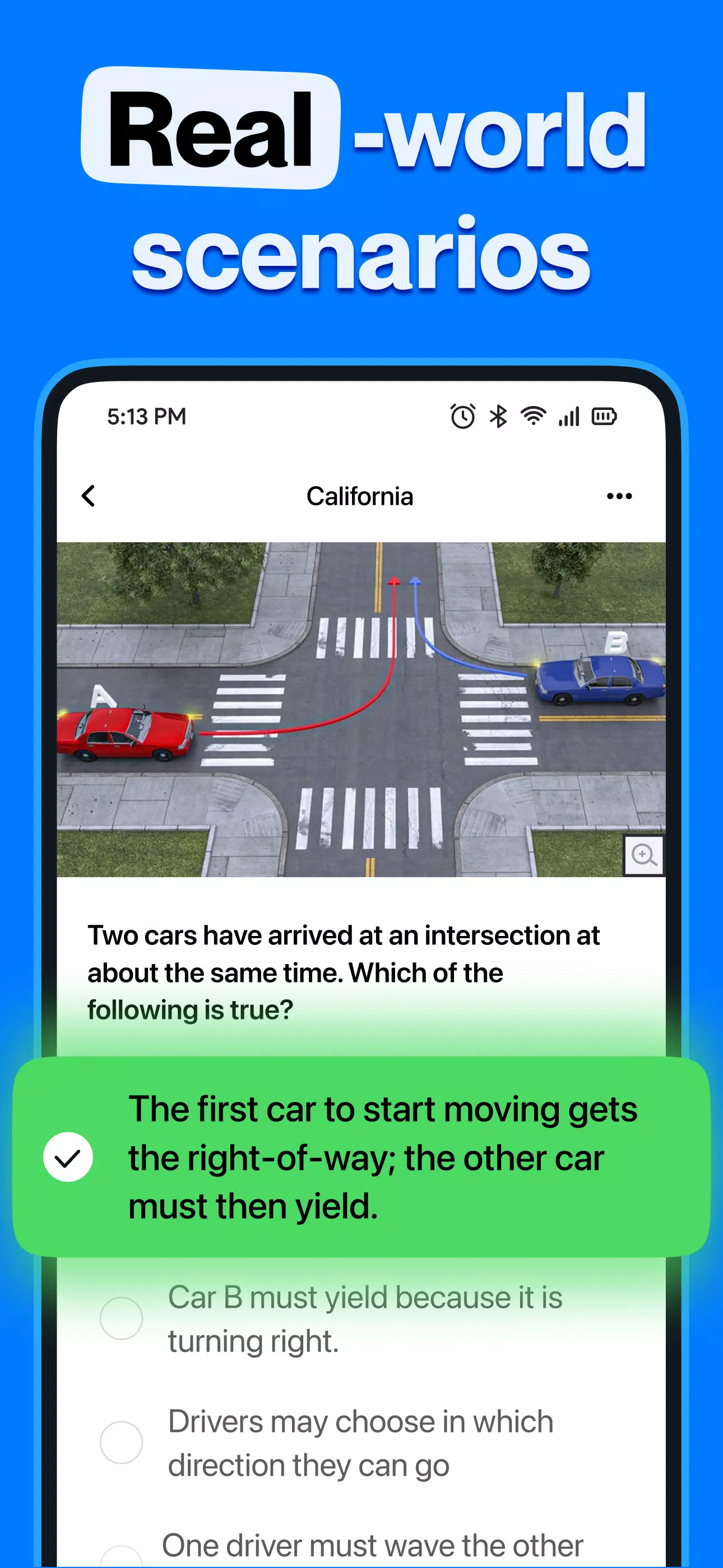
Task: Tap the Bluetooth status icon
Action: [x=498, y=416]
